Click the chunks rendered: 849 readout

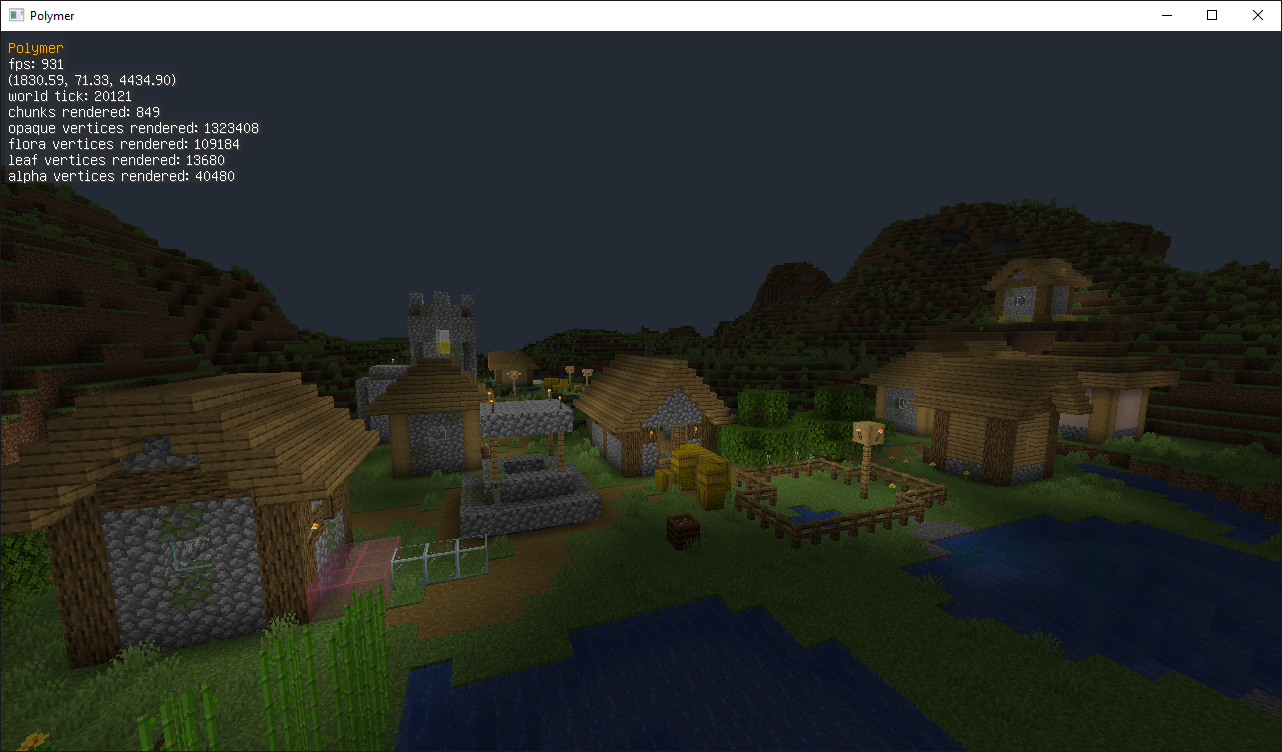coord(83,111)
